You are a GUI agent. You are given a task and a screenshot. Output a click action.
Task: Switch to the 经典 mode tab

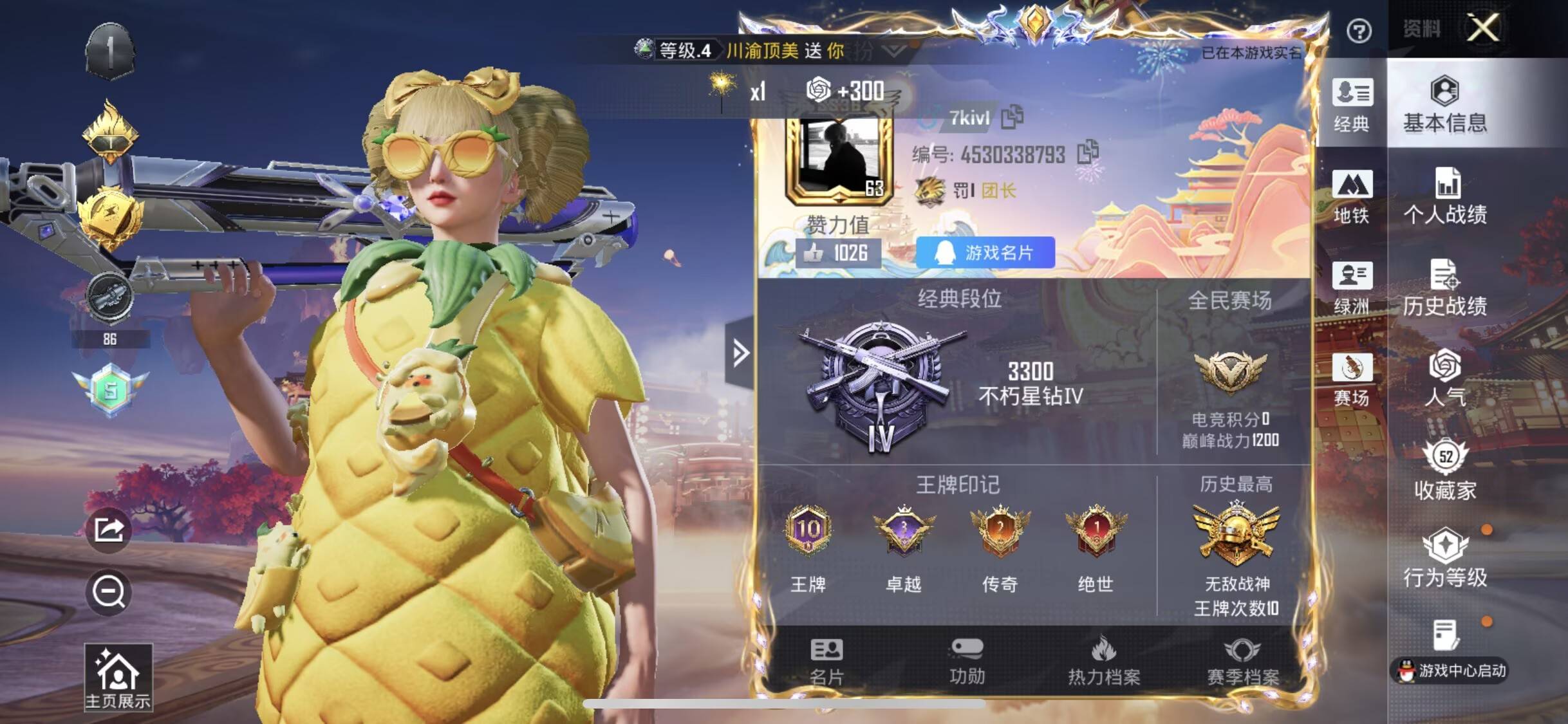[x=1352, y=106]
